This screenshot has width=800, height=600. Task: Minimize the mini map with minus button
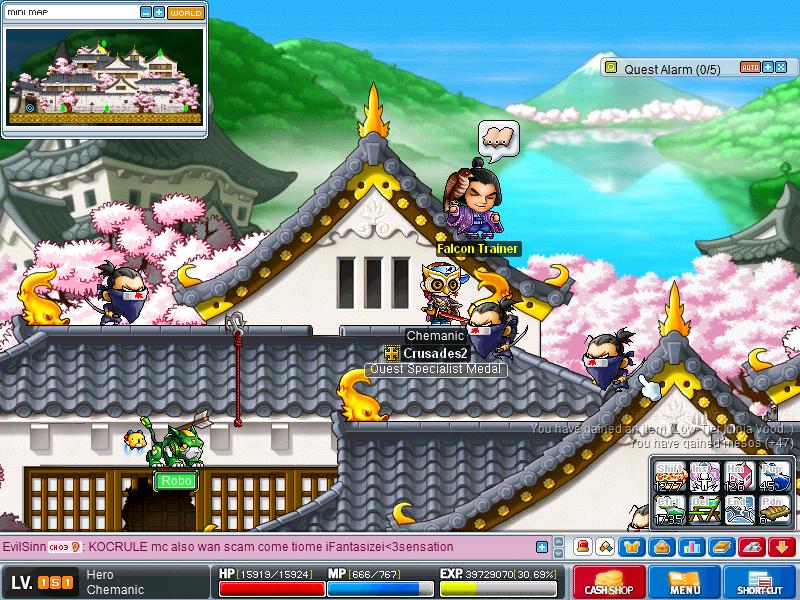click(x=146, y=13)
